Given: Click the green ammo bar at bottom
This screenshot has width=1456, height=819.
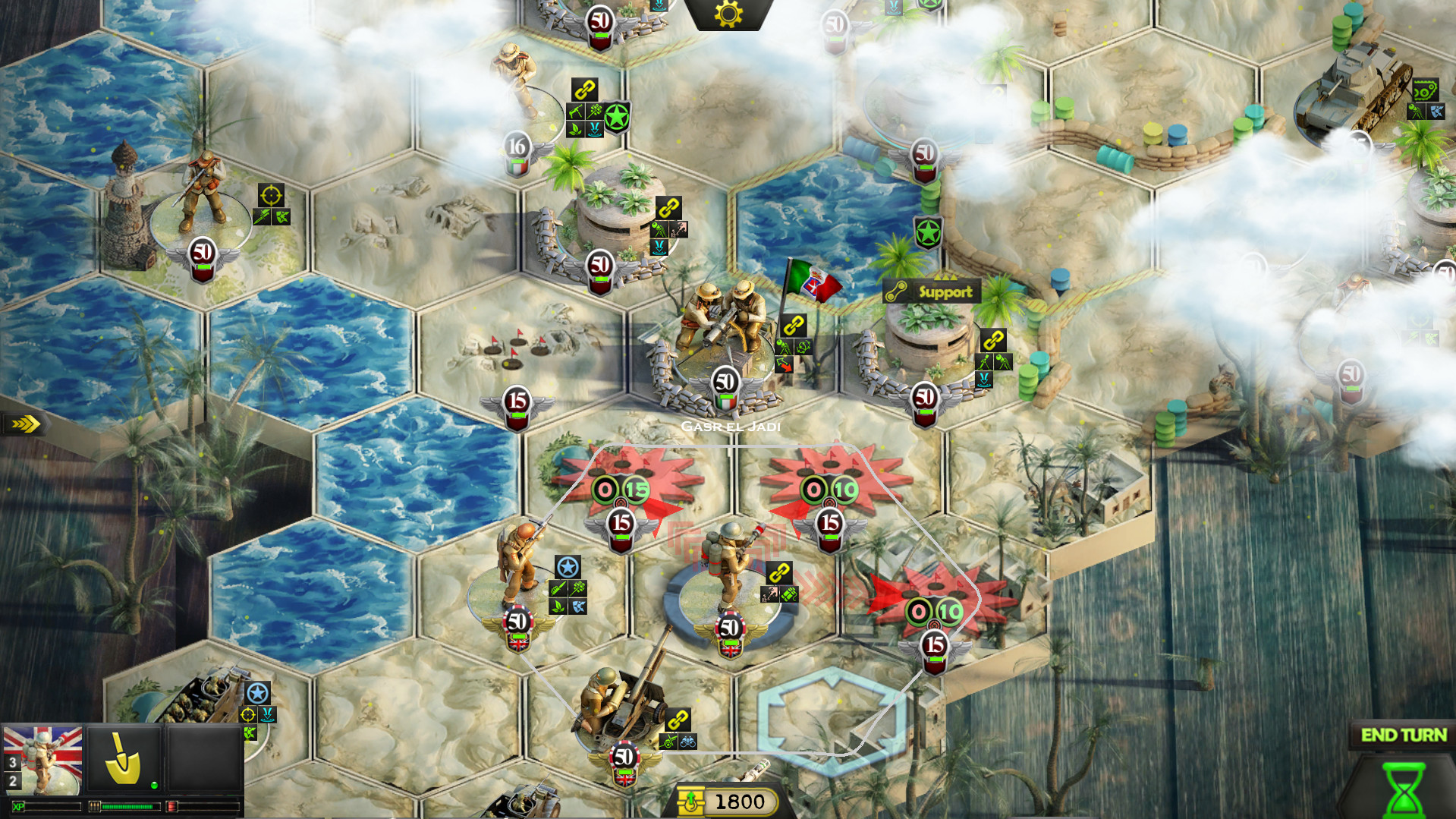Looking at the screenshot, I should tap(128, 807).
